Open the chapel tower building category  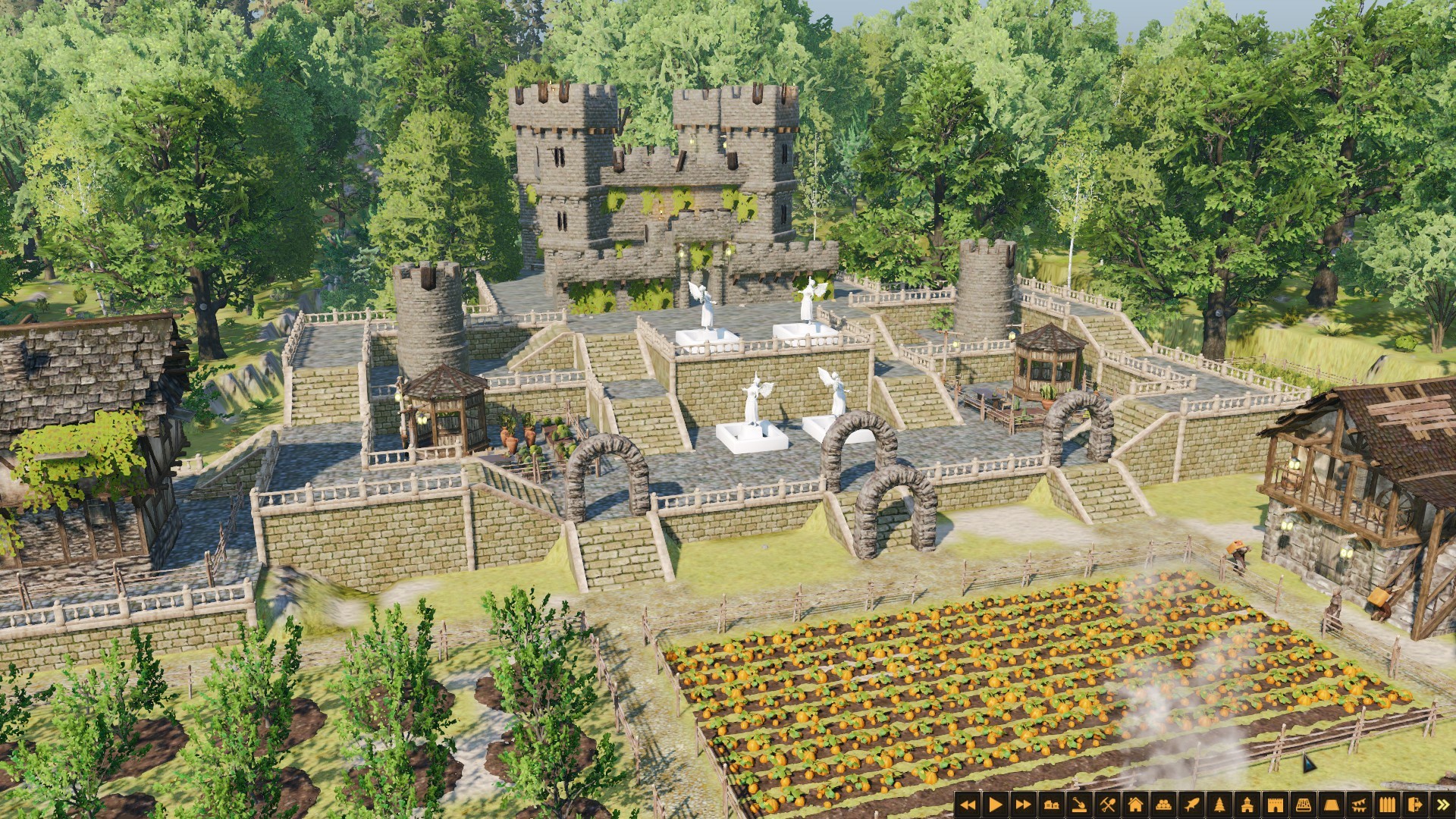point(1247,805)
